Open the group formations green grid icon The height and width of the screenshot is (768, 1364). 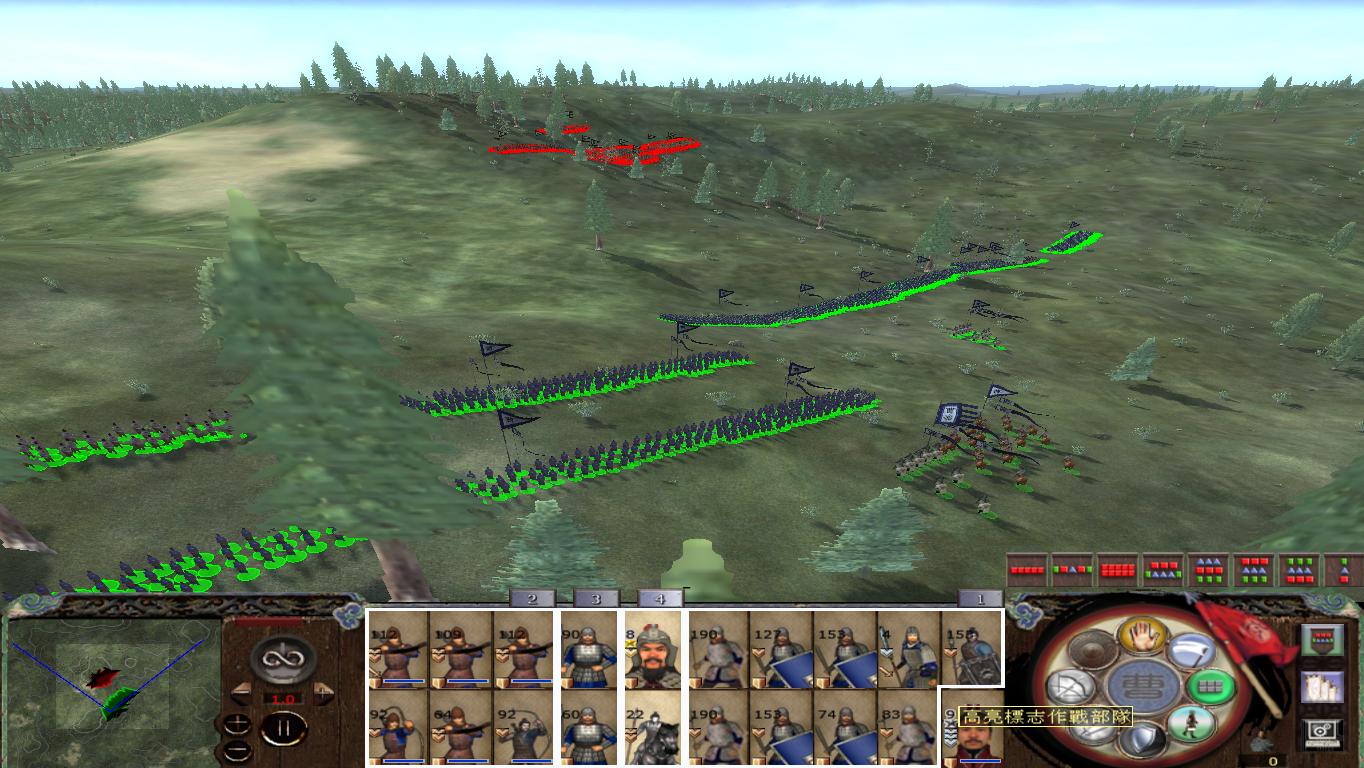pyautogui.click(x=1210, y=687)
